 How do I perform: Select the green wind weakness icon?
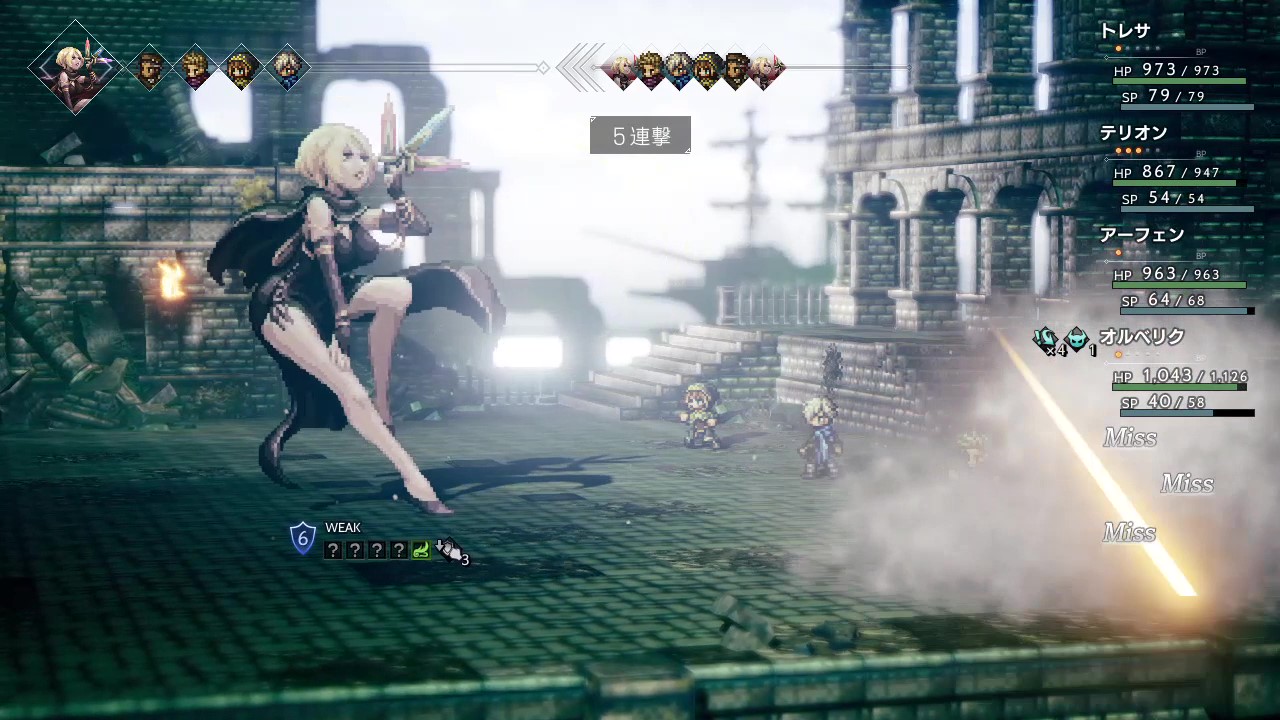tap(421, 549)
